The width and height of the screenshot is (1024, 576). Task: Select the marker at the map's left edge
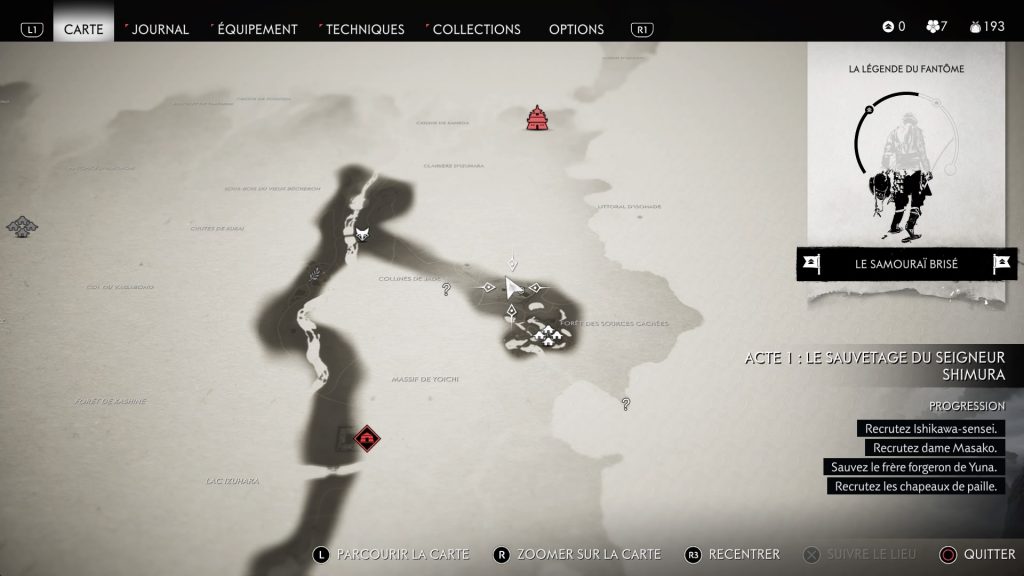pyautogui.click(x=21, y=226)
